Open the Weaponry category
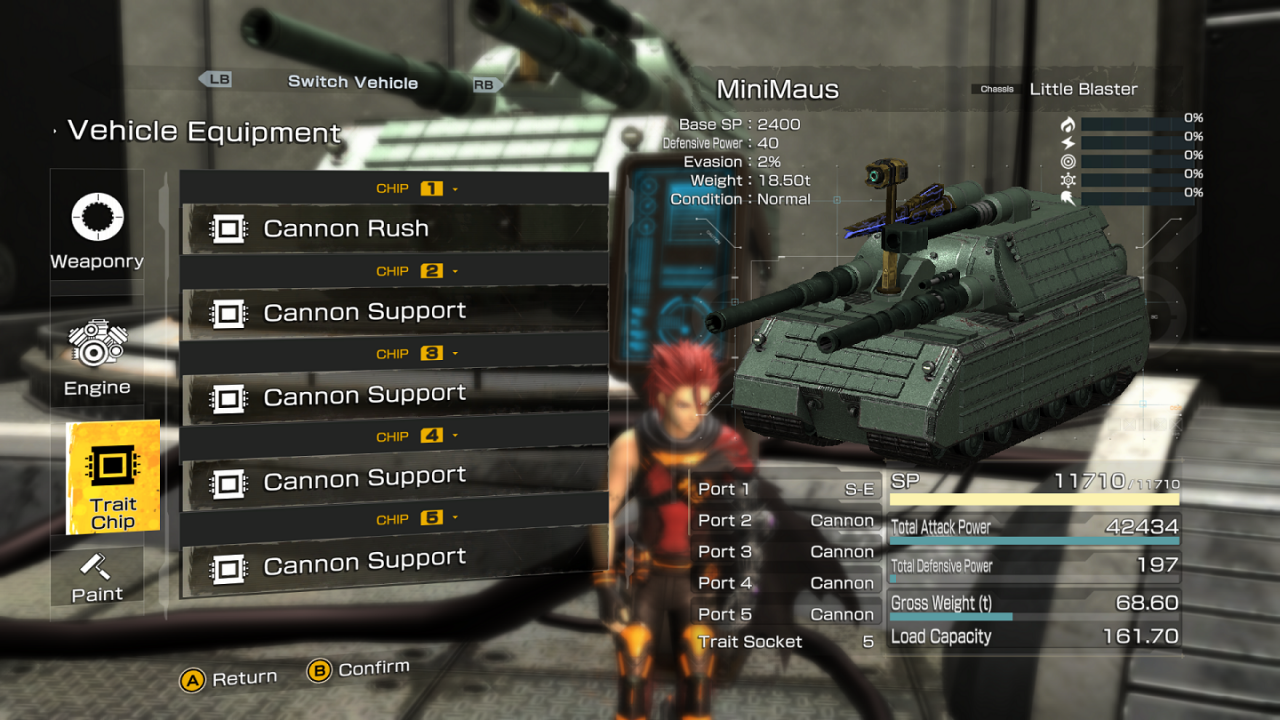Viewport: 1280px width, 720px height. click(x=97, y=231)
